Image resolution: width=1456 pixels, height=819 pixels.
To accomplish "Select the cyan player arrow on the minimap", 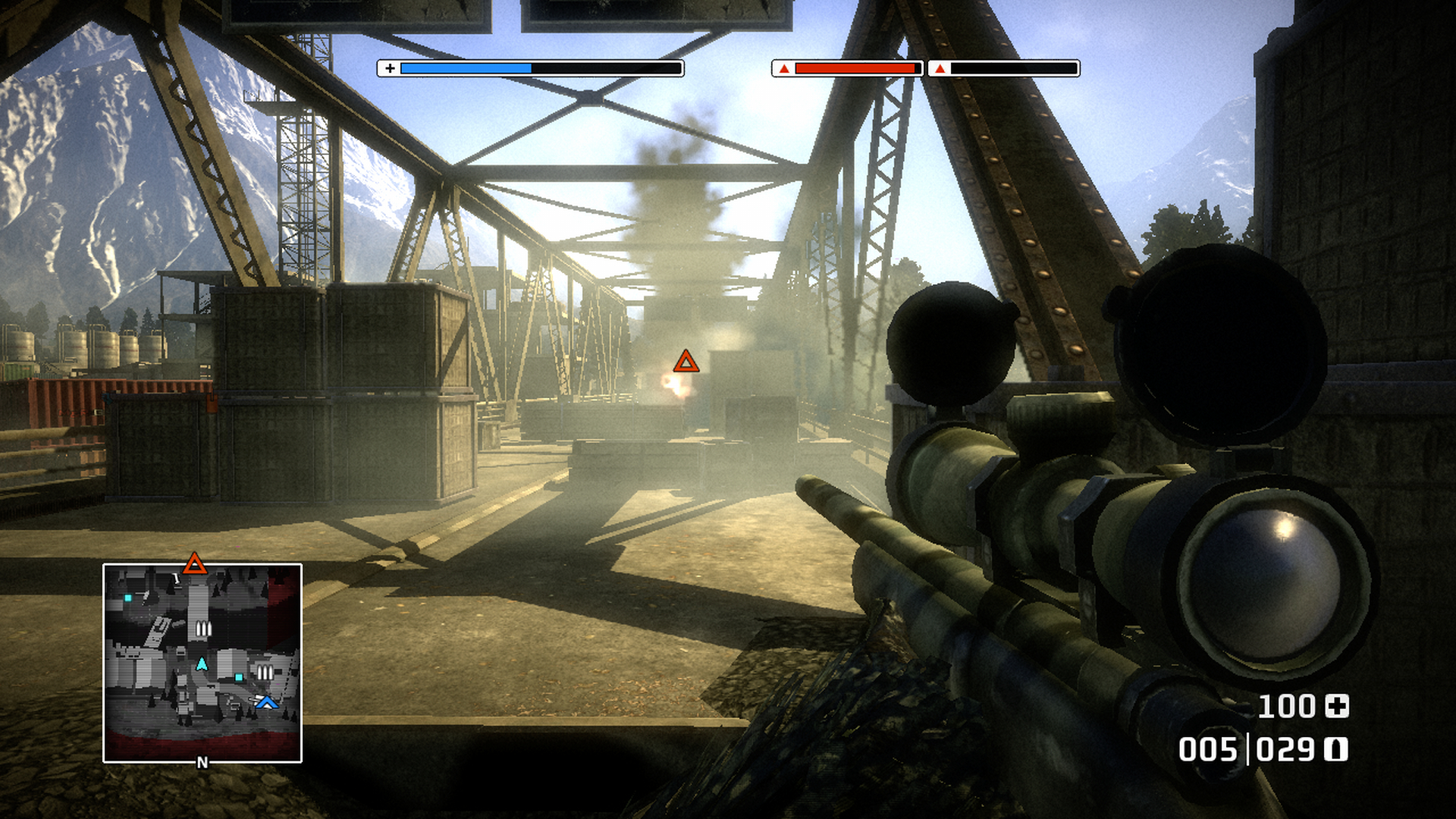I will point(202,664).
